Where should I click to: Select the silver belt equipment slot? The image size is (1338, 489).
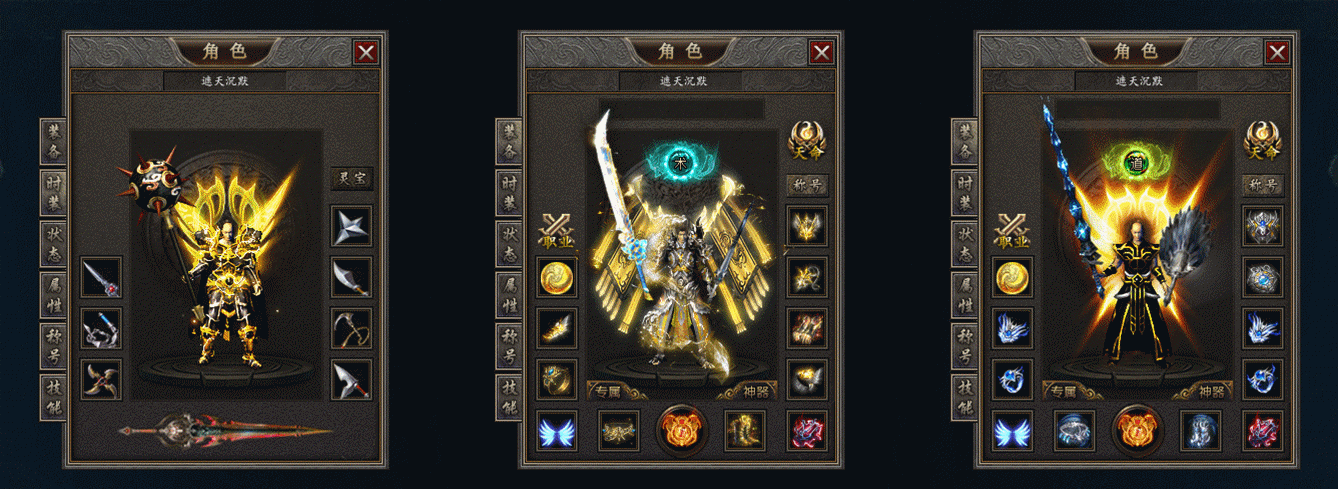click(x=1074, y=430)
